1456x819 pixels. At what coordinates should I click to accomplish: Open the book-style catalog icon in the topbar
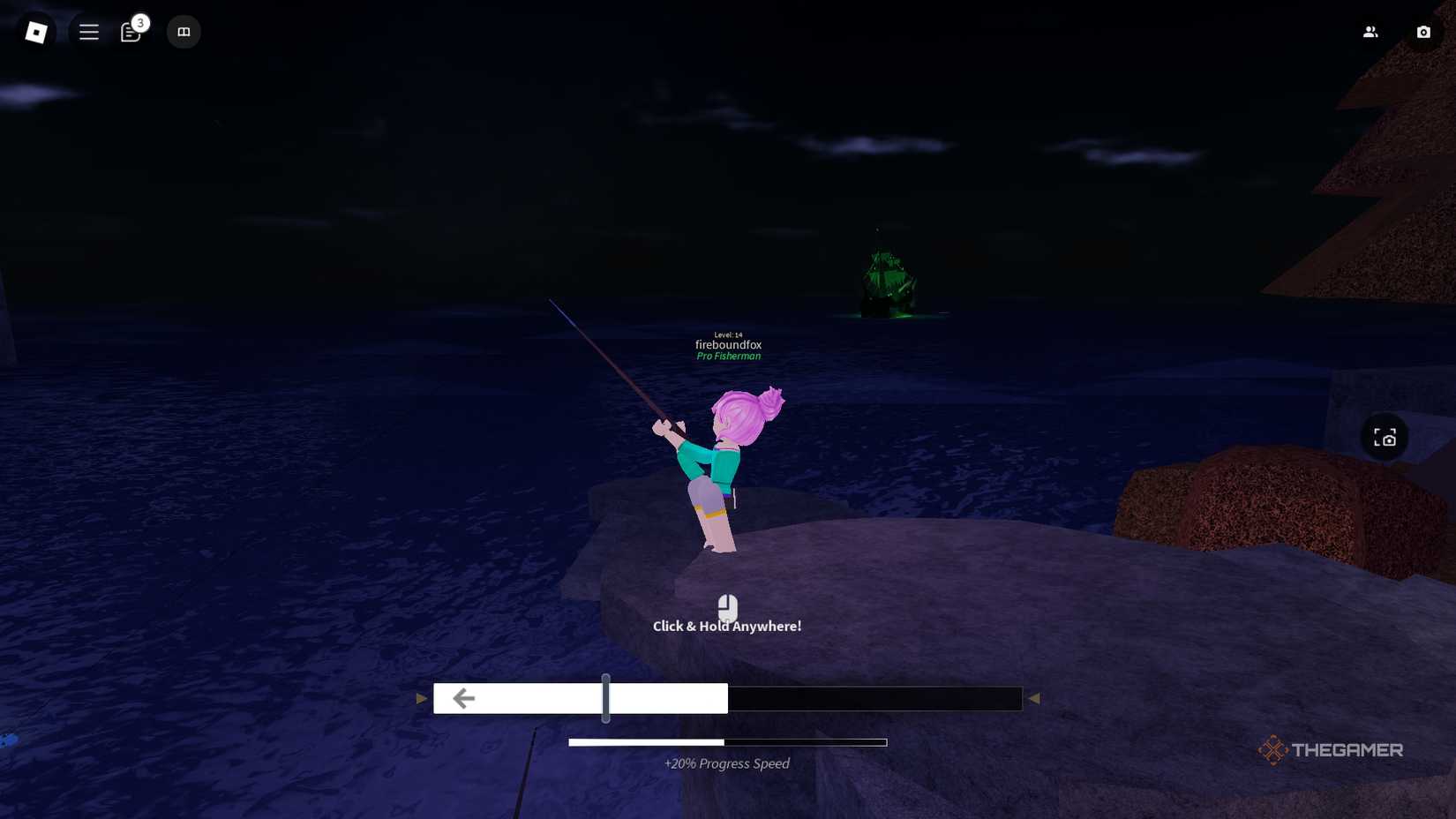point(184,32)
